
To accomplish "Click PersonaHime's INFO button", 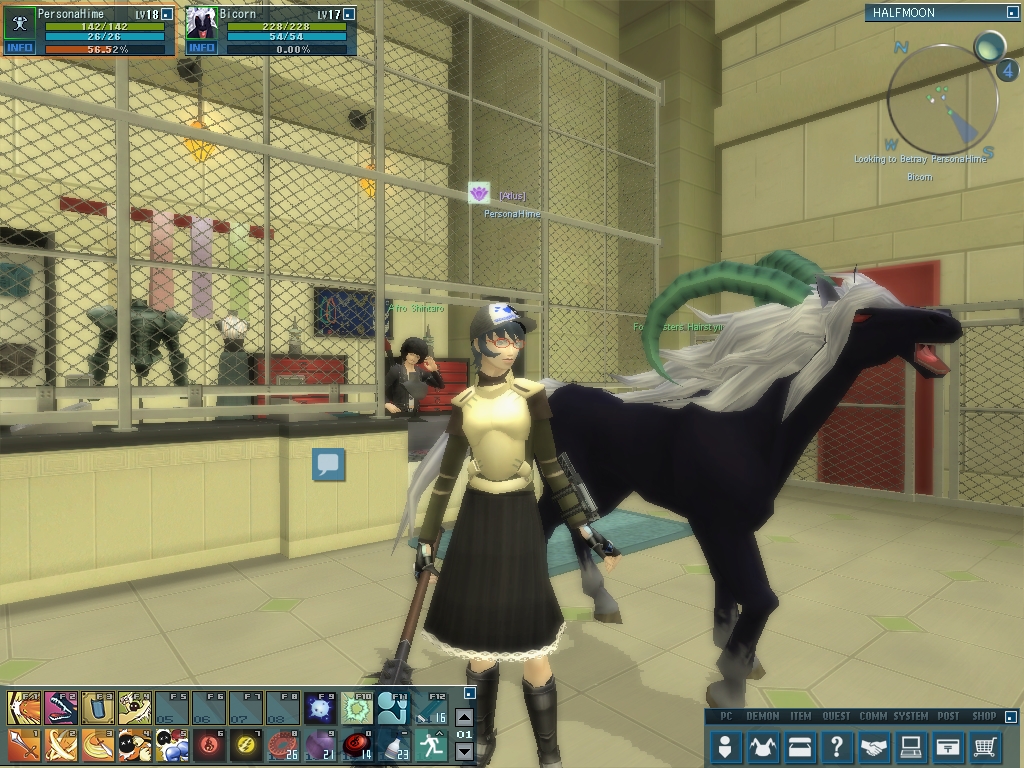I will pos(19,48).
